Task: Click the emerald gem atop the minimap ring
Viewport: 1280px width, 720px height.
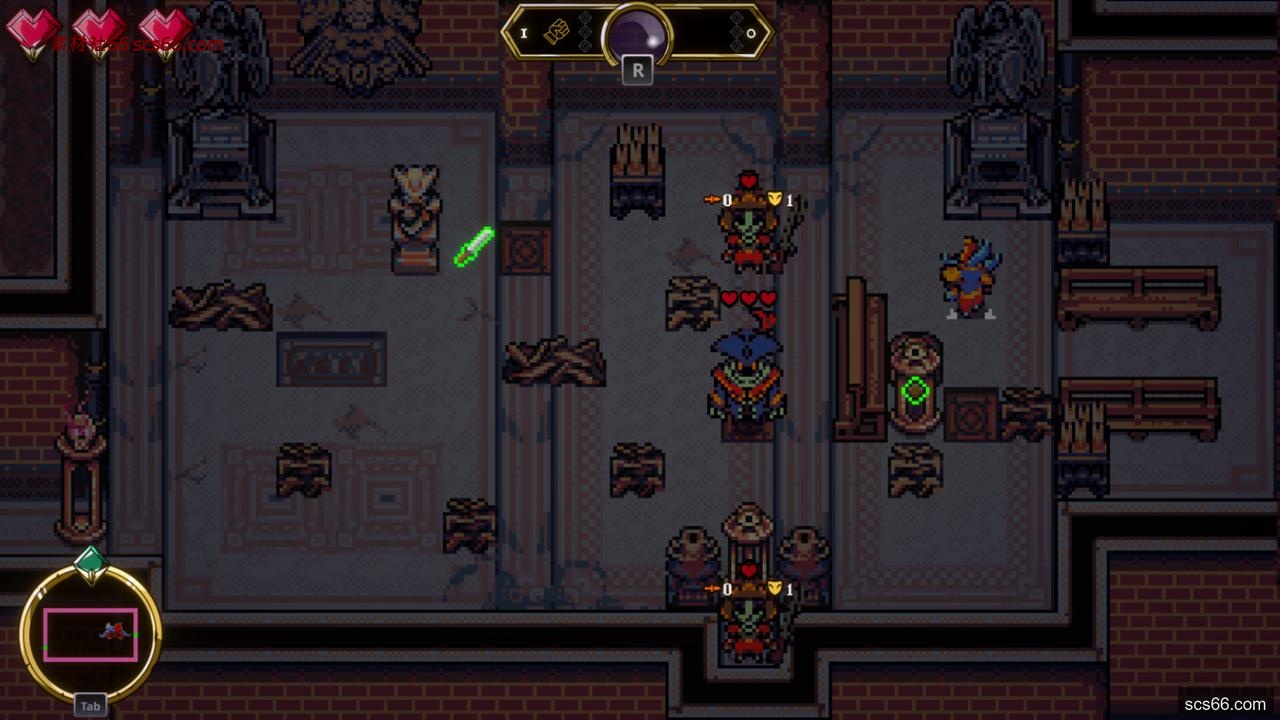Action: (91, 562)
